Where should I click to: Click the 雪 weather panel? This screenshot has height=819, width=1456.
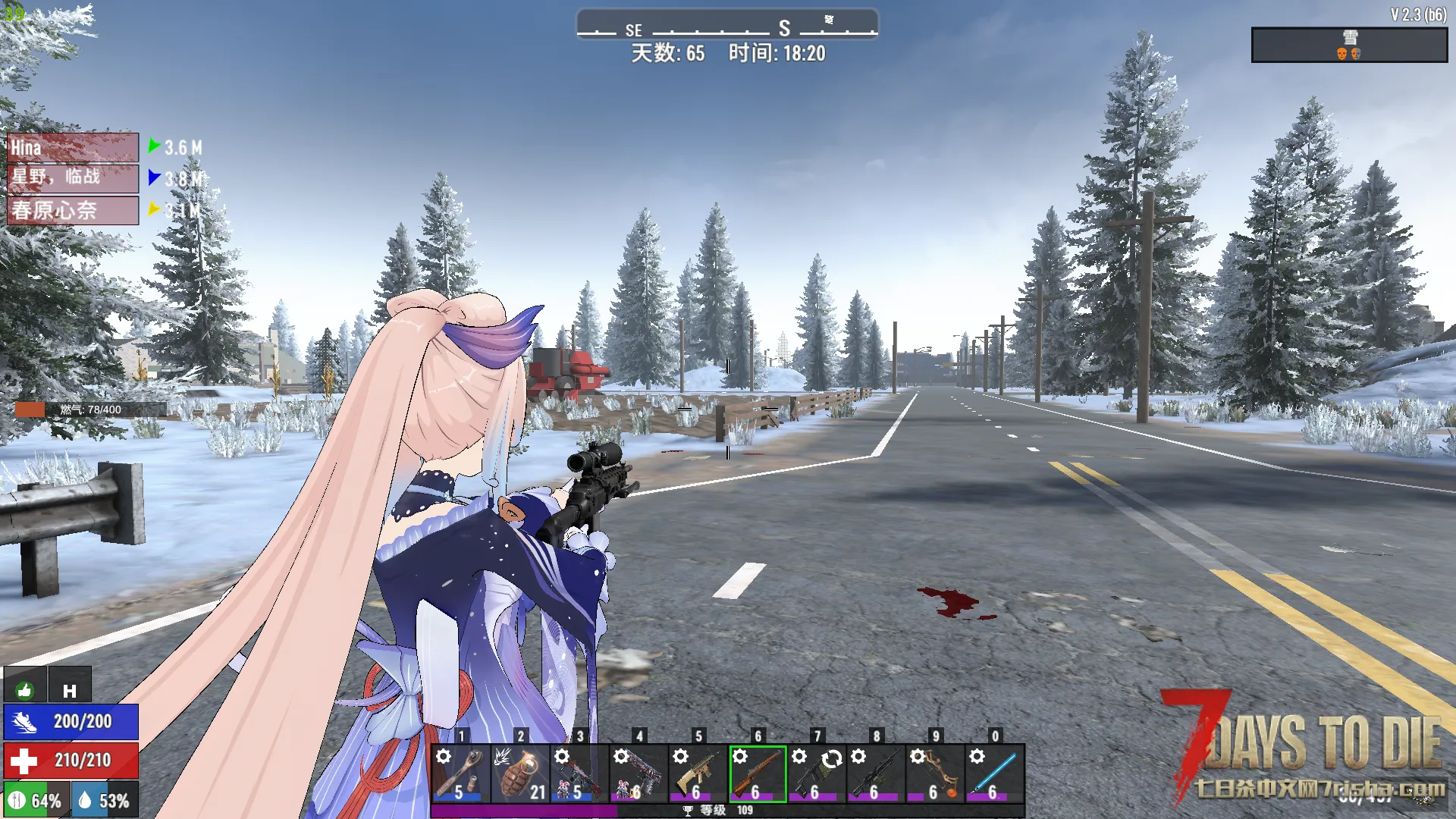tap(1348, 45)
